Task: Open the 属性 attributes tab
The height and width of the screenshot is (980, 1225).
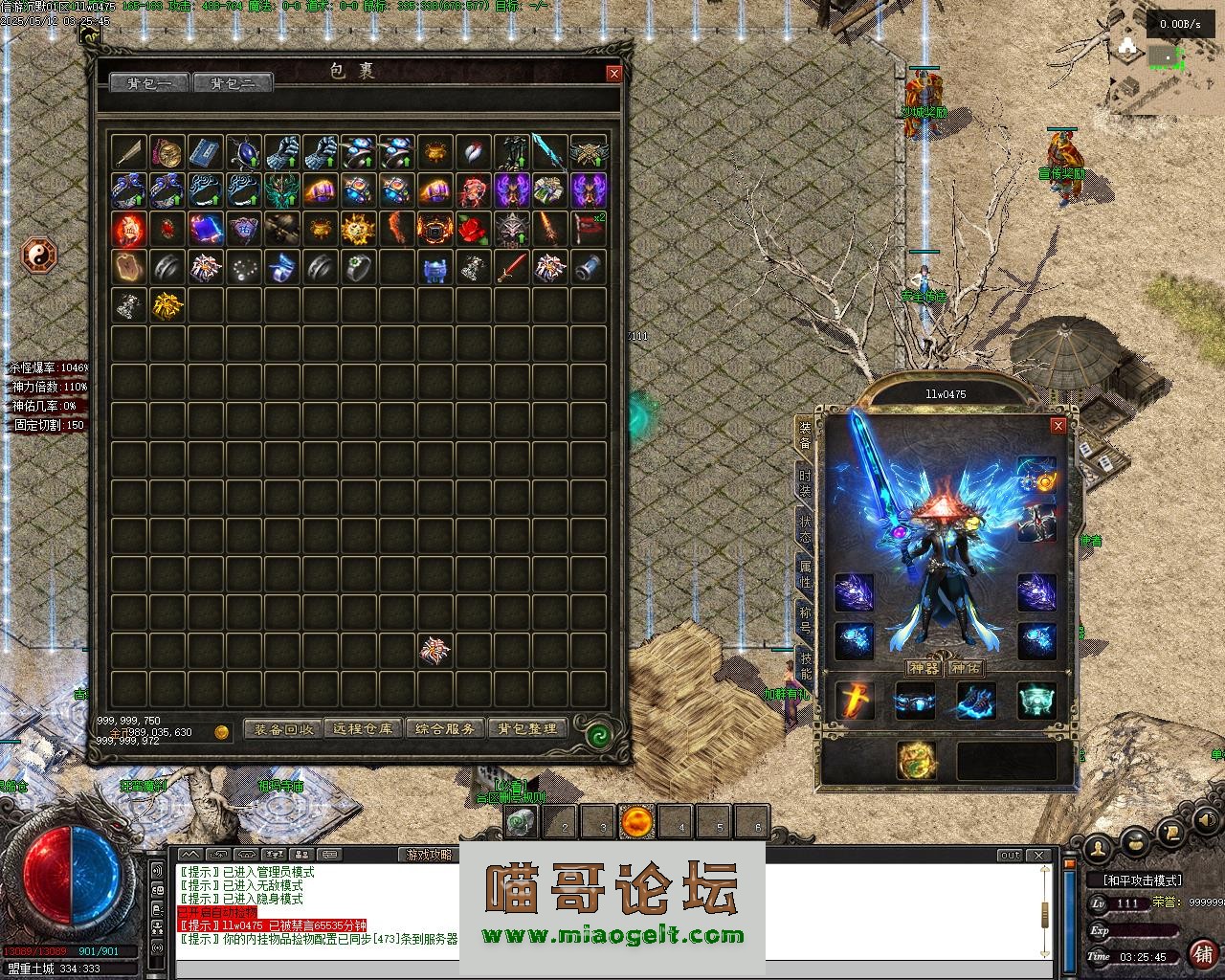Action: point(805,573)
